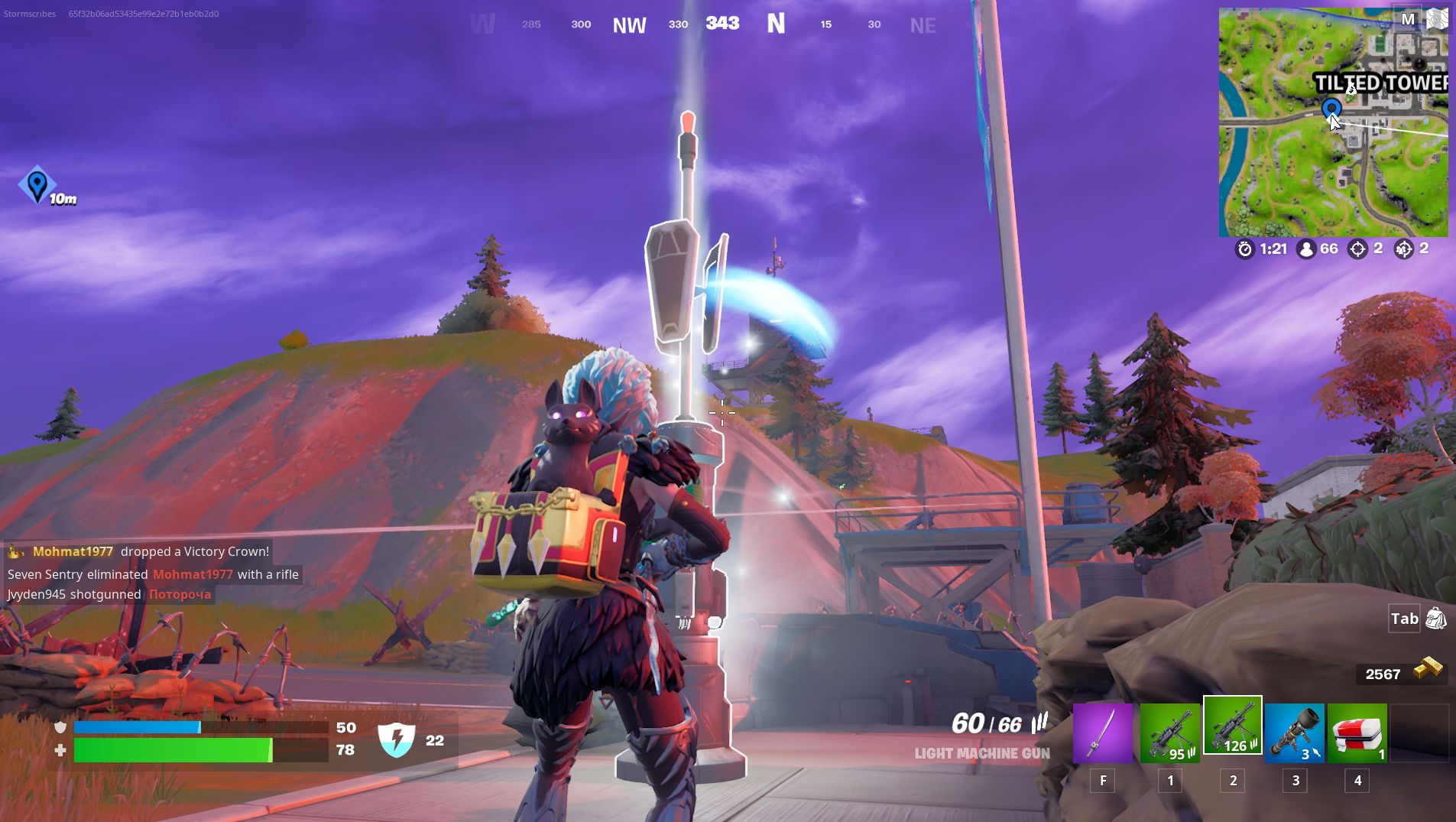This screenshot has width=1456, height=822.
Task: Click the players remaining icon showing 66
Action: [x=1307, y=249]
